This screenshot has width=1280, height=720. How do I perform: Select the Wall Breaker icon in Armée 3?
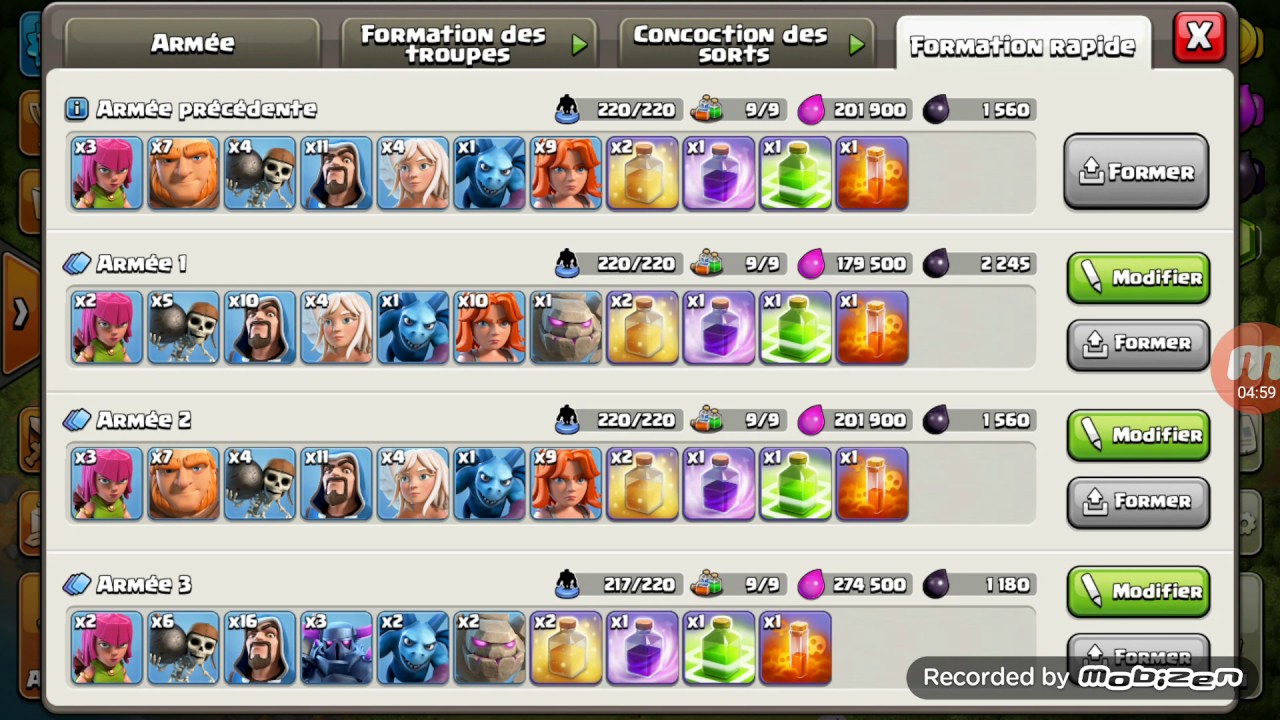point(183,648)
